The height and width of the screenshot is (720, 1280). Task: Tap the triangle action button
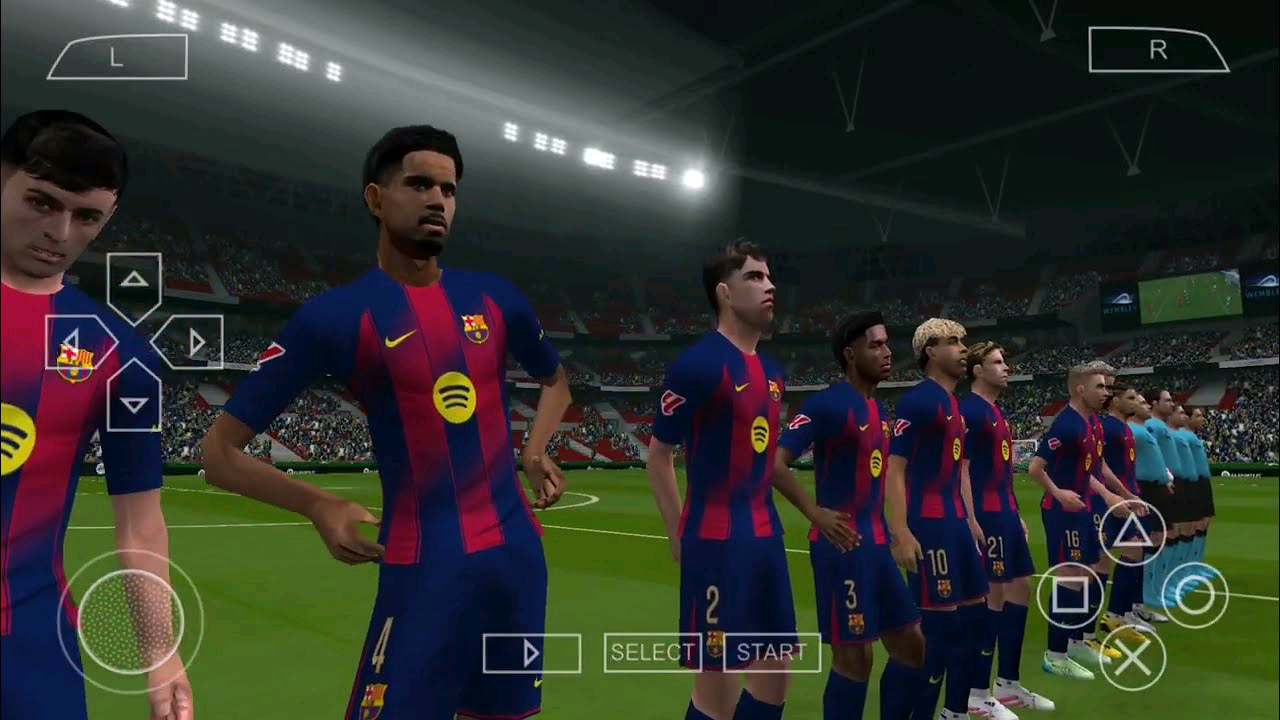[x=1132, y=534]
